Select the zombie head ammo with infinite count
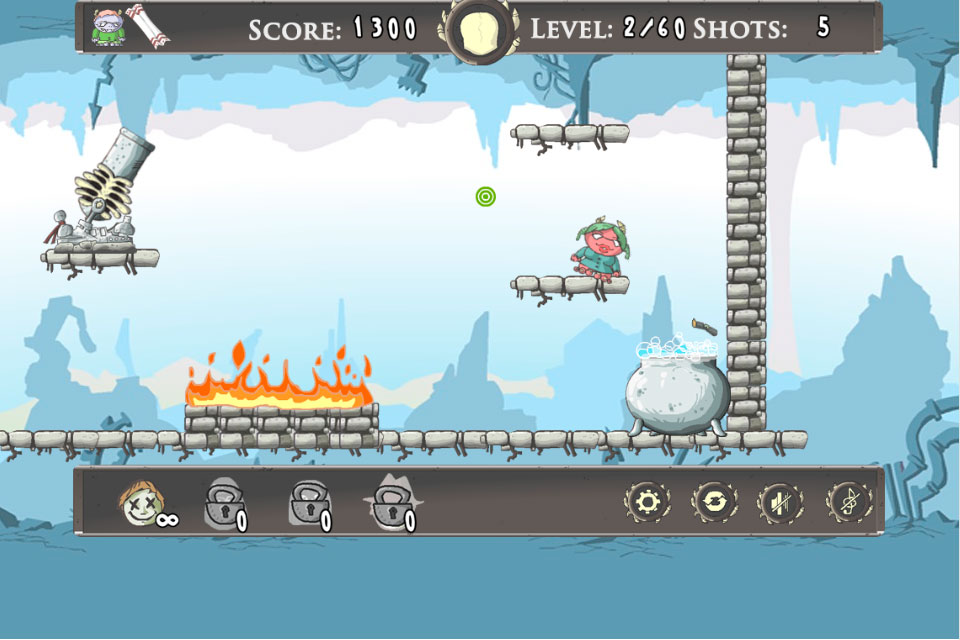 click(x=138, y=502)
